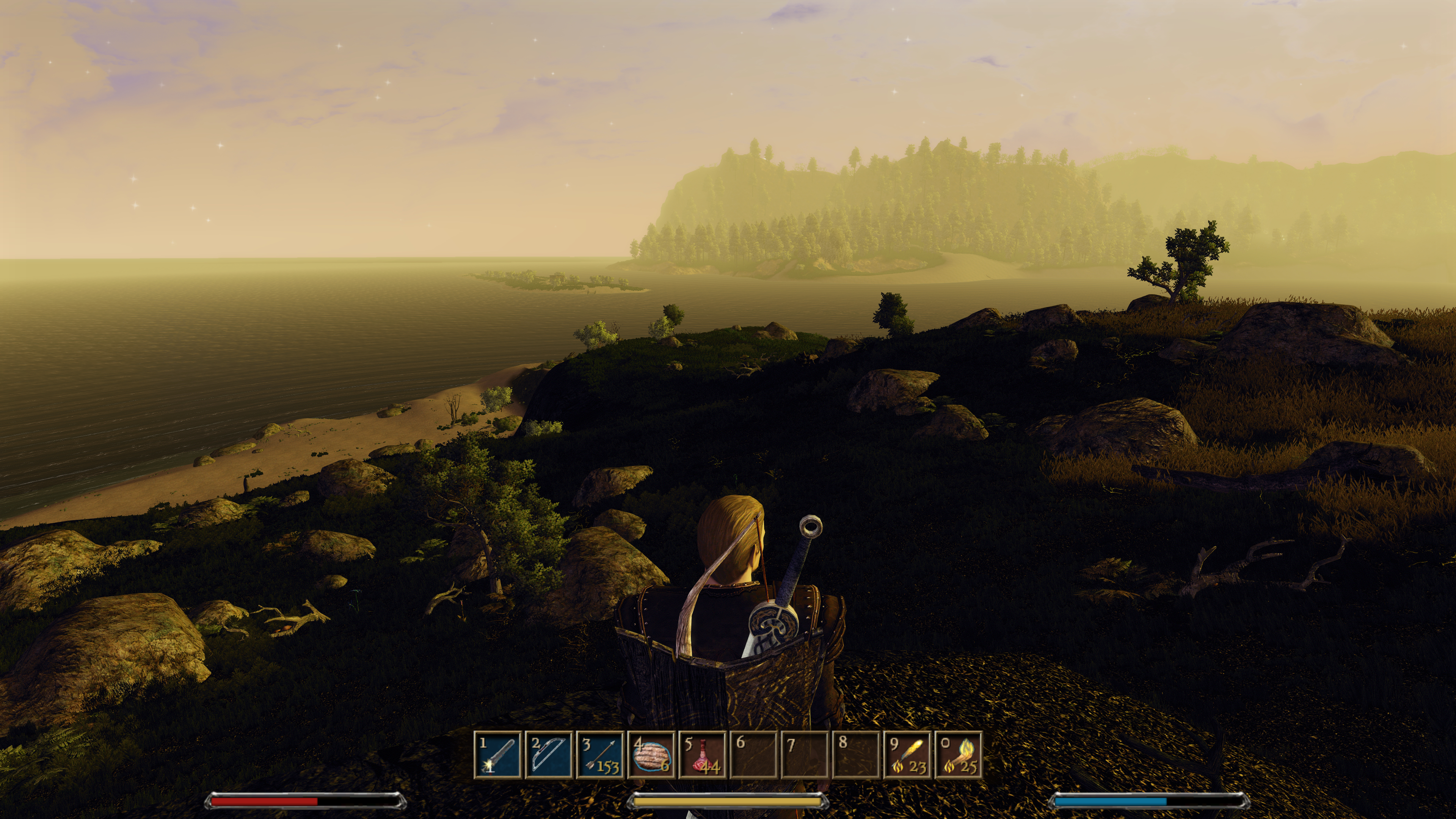This screenshot has width=1456, height=819.
Task: Eat the grilled meat in the hotbar
Action: 651,755
